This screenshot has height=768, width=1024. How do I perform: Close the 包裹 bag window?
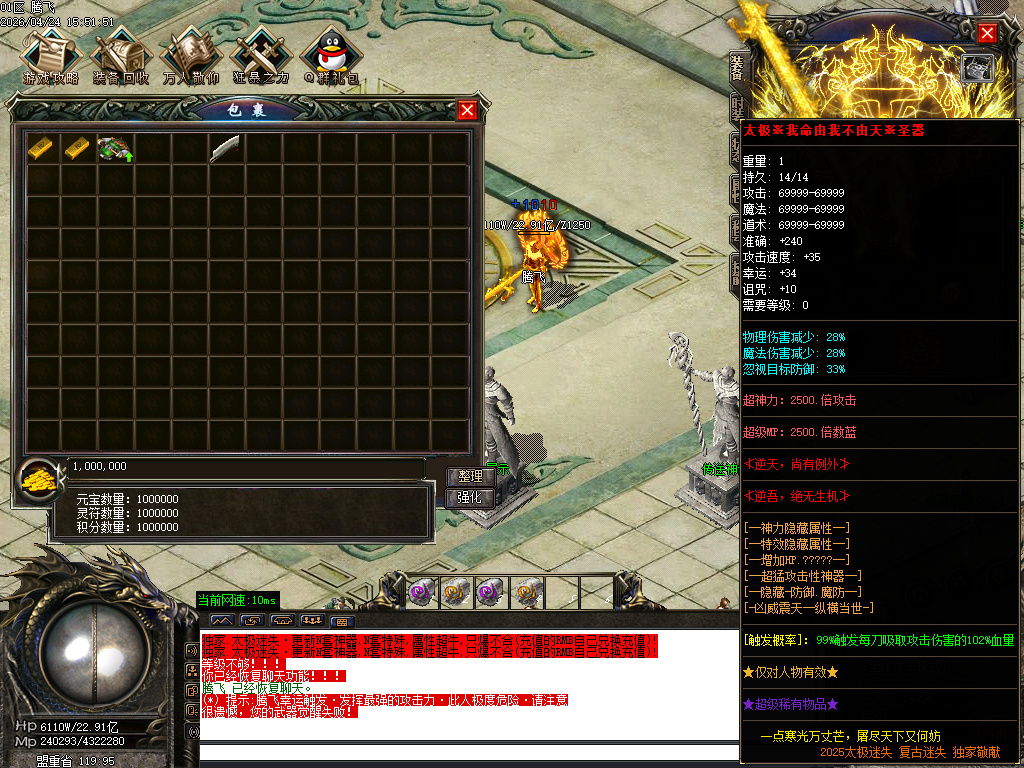[x=467, y=110]
